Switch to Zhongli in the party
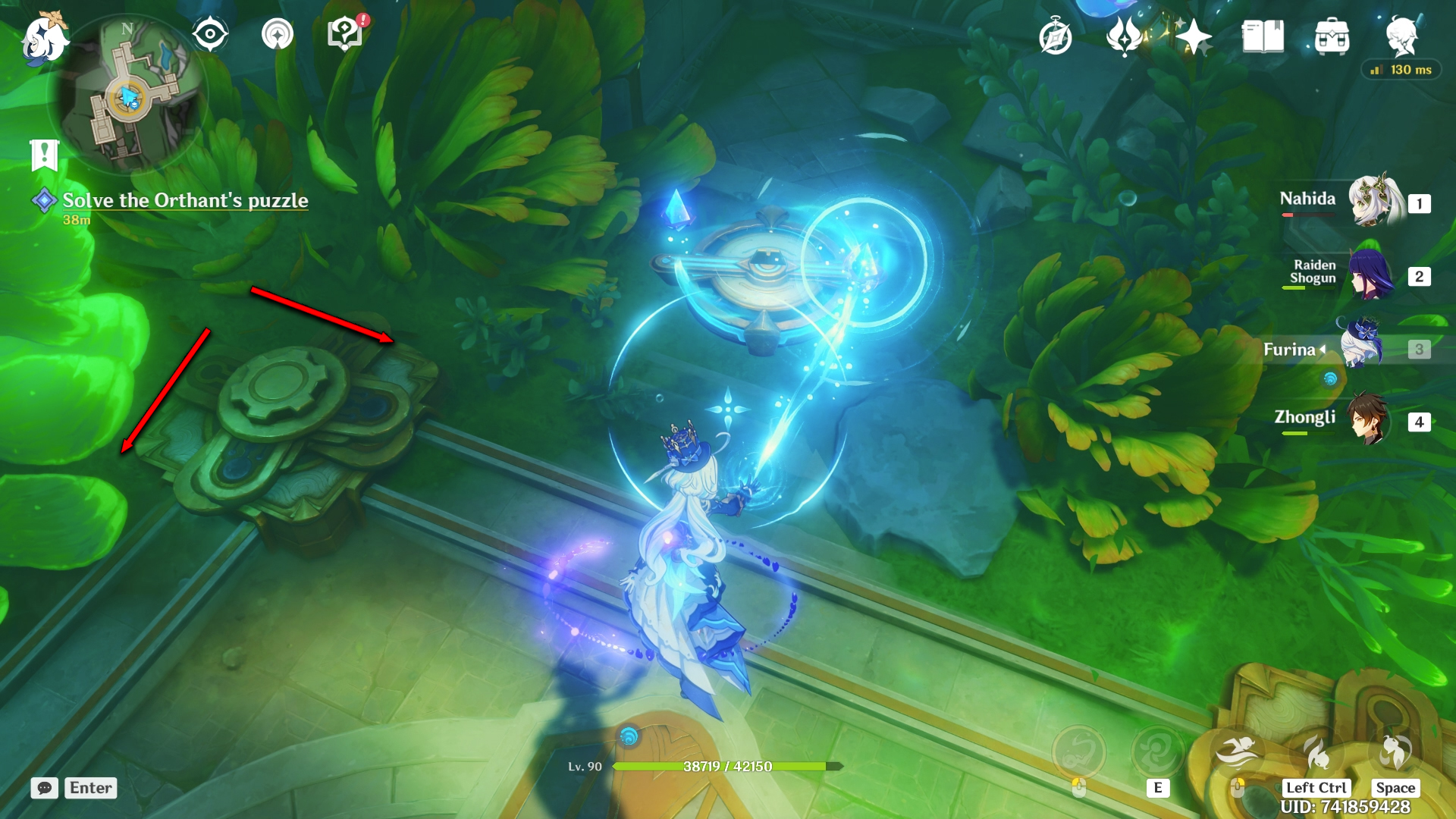The width and height of the screenshot is (1456, 819). [x=1369, y=419]
